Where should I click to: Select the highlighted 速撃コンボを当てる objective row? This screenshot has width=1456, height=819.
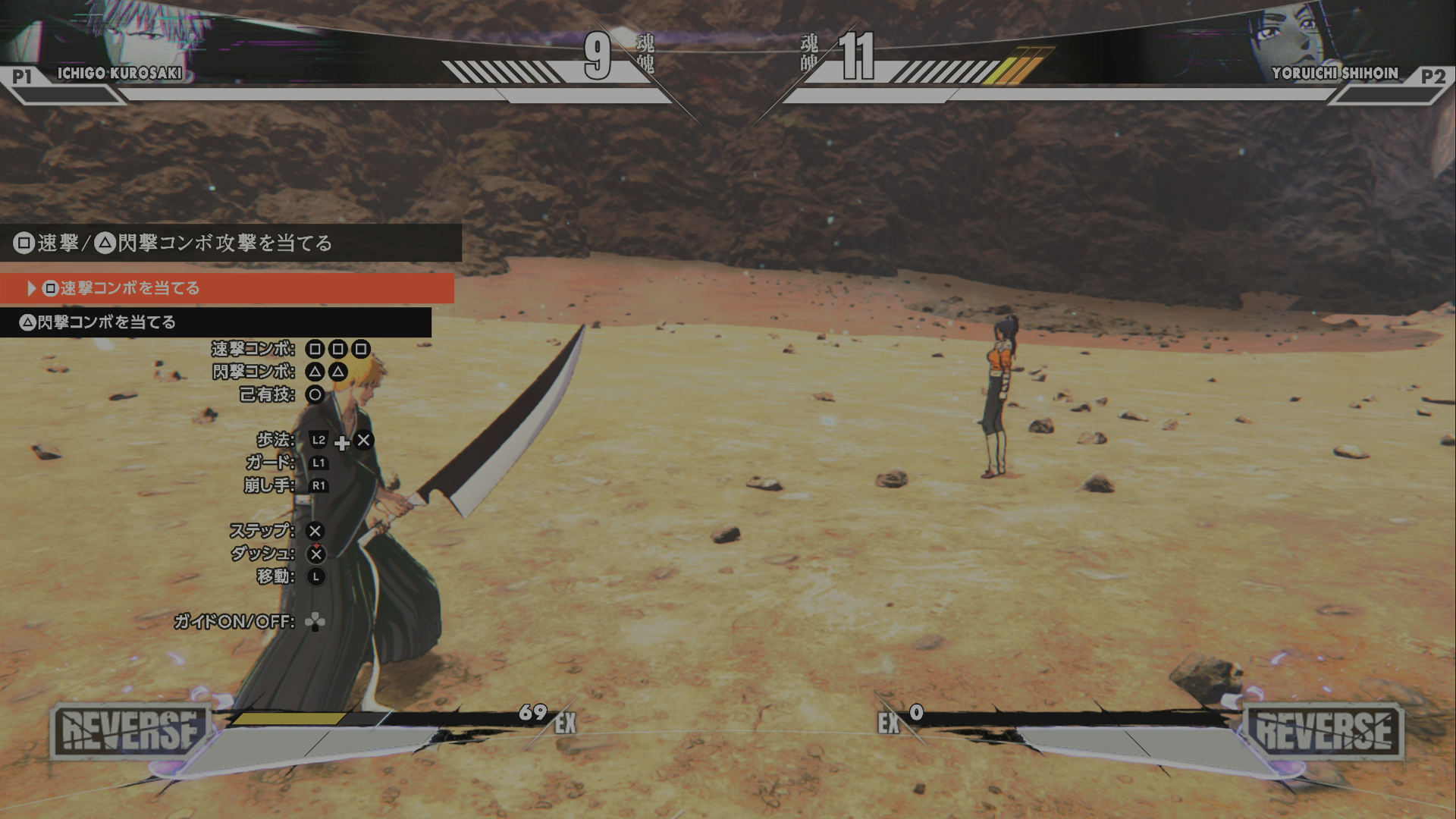coord(226,288)
